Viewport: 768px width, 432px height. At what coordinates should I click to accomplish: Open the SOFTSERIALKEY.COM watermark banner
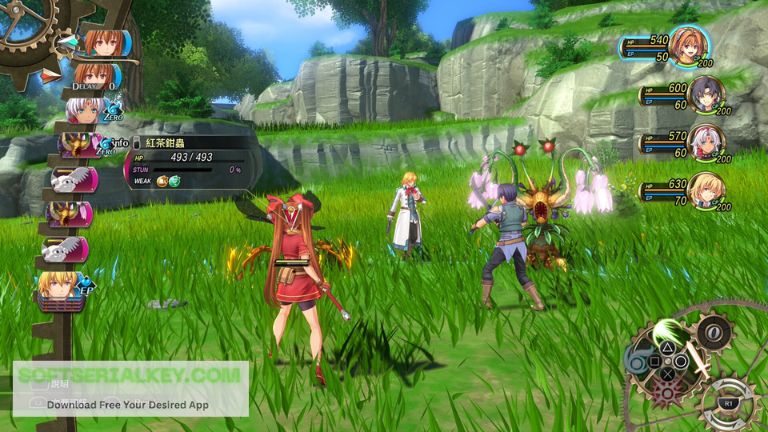click(130, 389)
